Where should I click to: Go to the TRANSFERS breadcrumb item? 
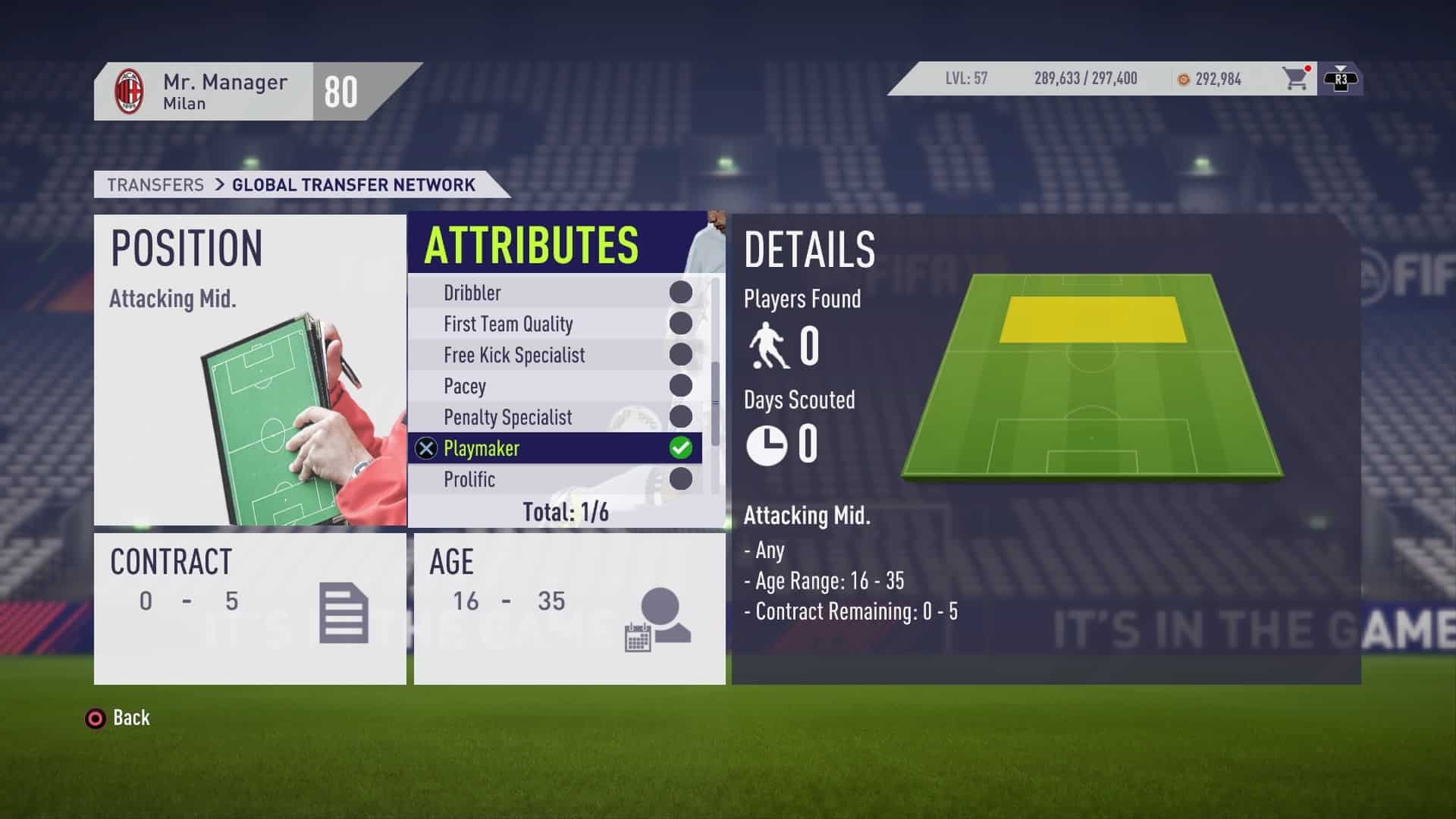pyautogui.click(x=155, y=184)
